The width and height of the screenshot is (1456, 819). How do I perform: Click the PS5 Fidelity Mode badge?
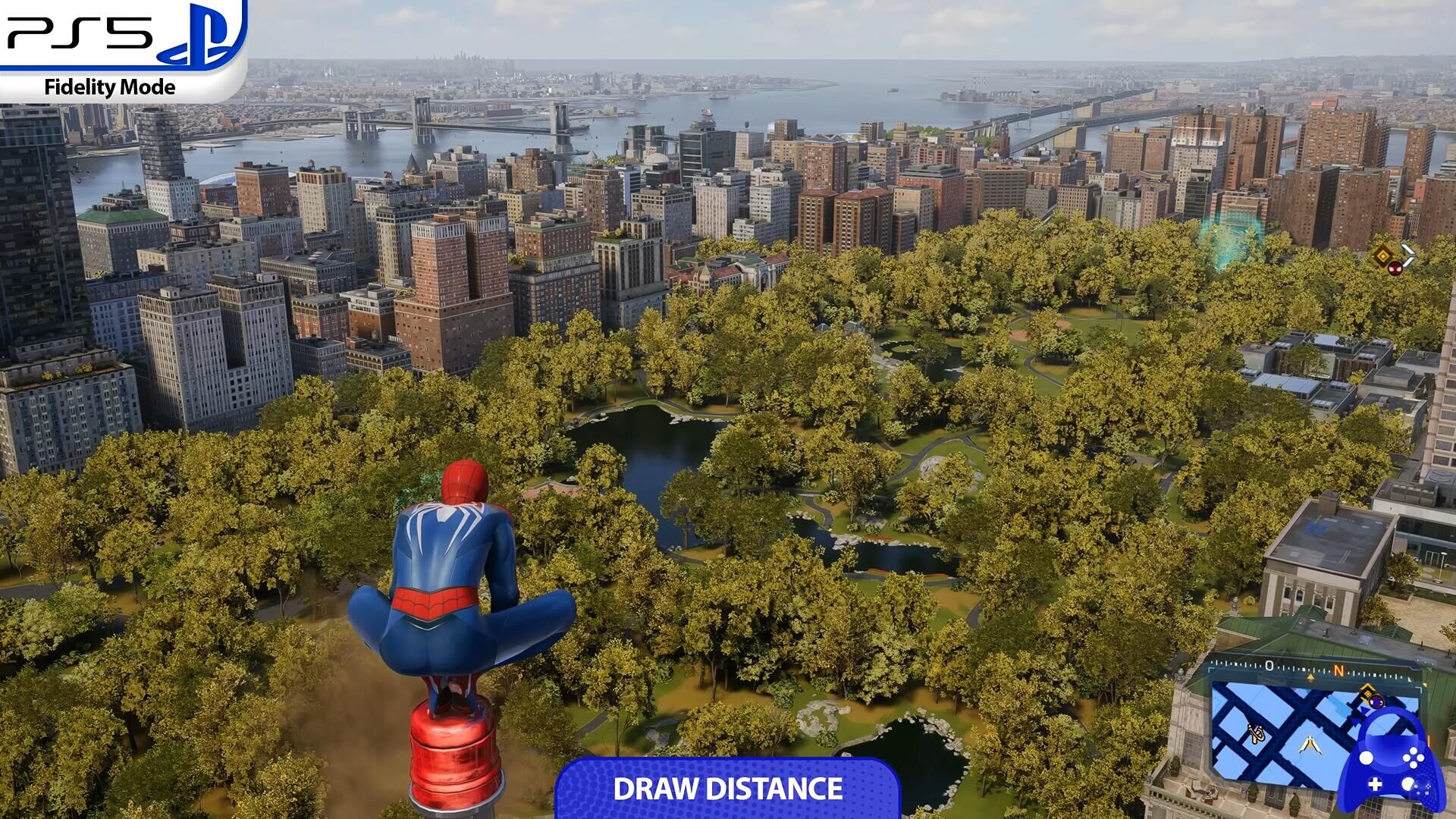pos(121,50)
